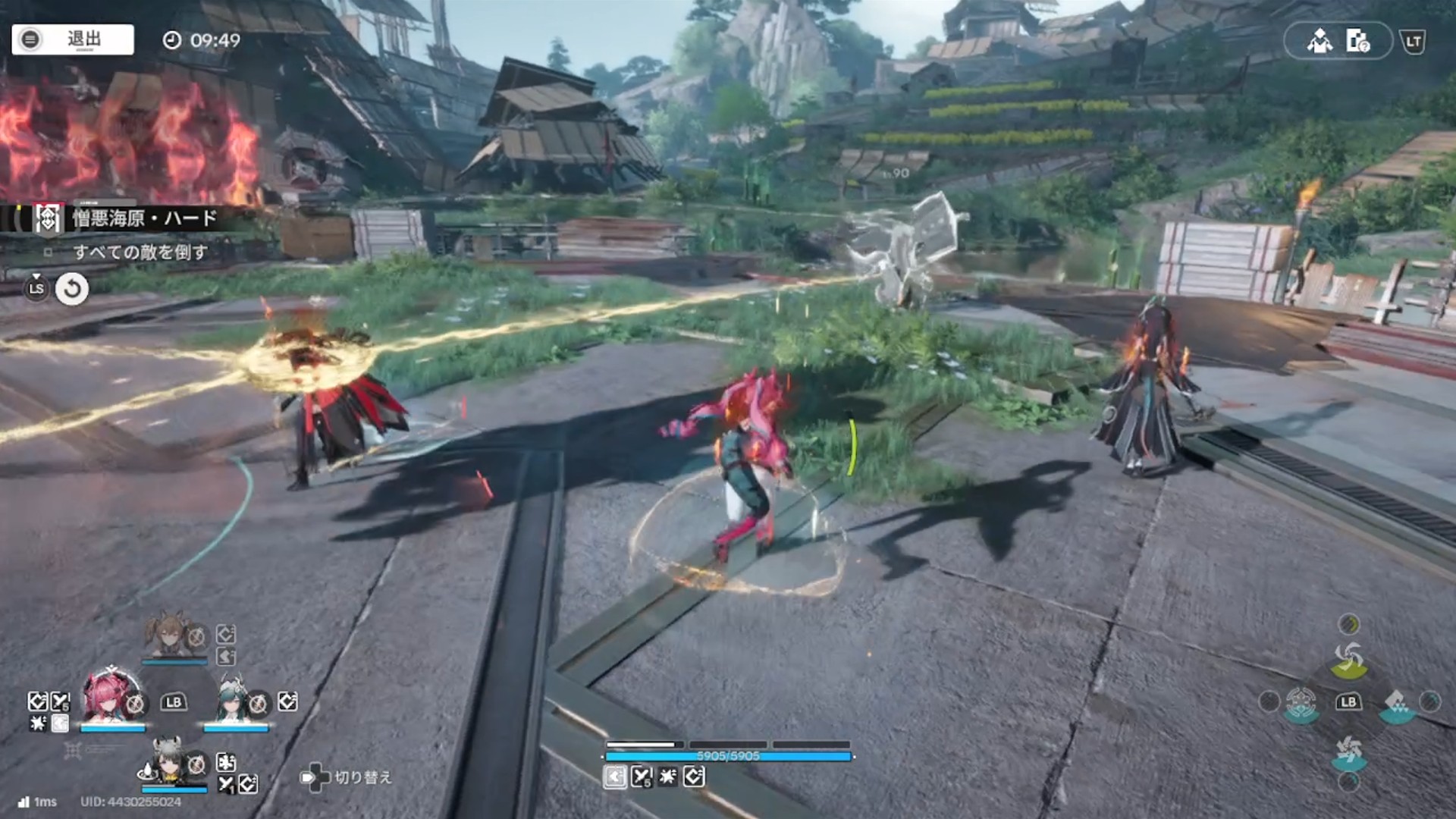This screenshot has width=1456, height=819.
Task: Use the teal lotus emblem skill
Action: click(x=1301, y=703)
